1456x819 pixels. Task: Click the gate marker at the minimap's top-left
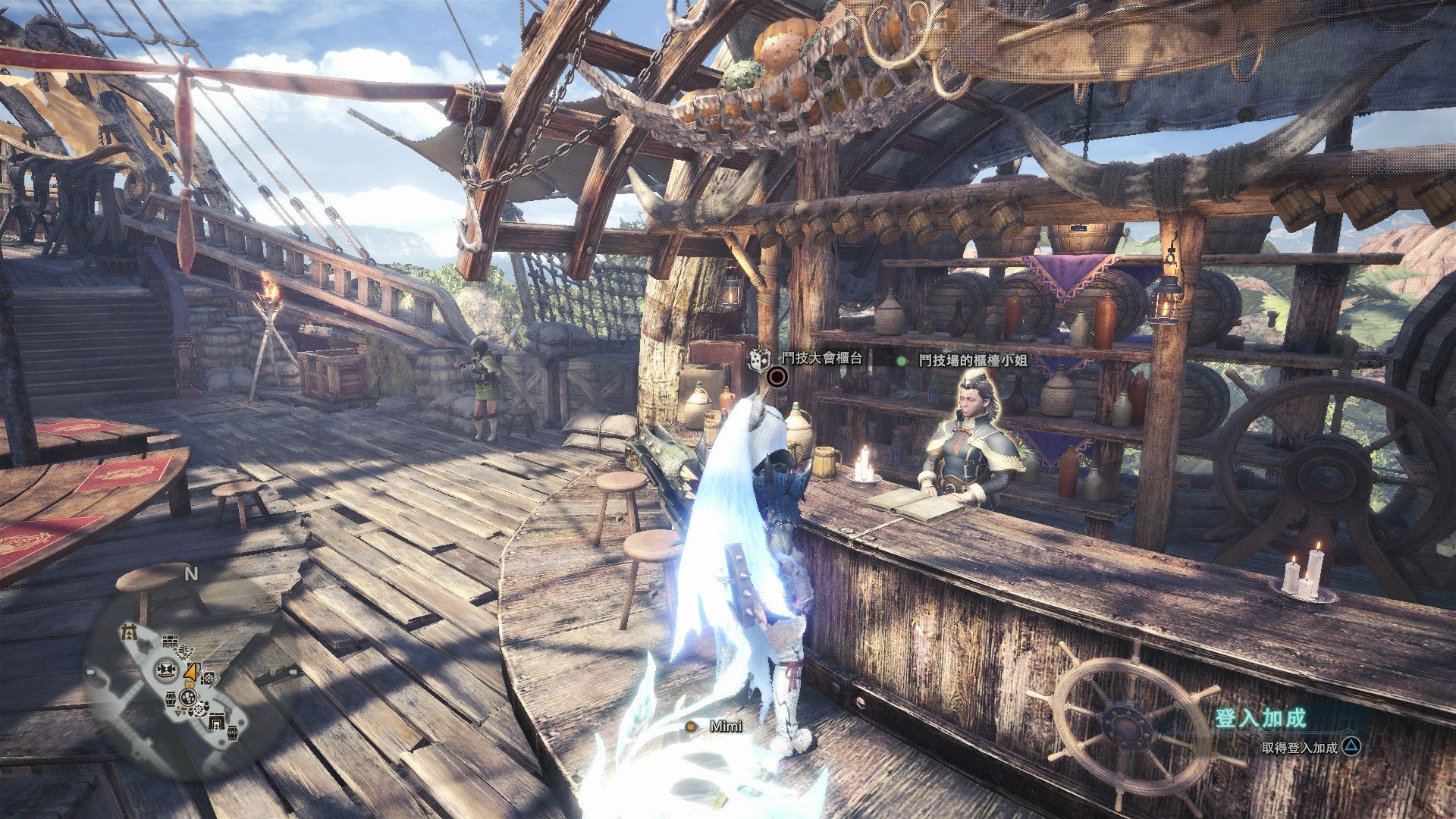pos(130,631)
